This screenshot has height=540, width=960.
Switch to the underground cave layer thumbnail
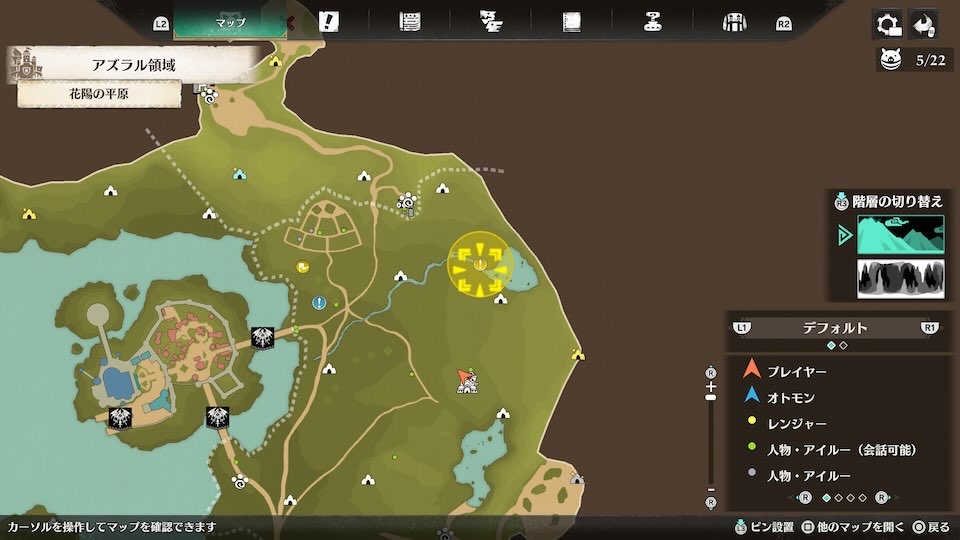[900, 279]
